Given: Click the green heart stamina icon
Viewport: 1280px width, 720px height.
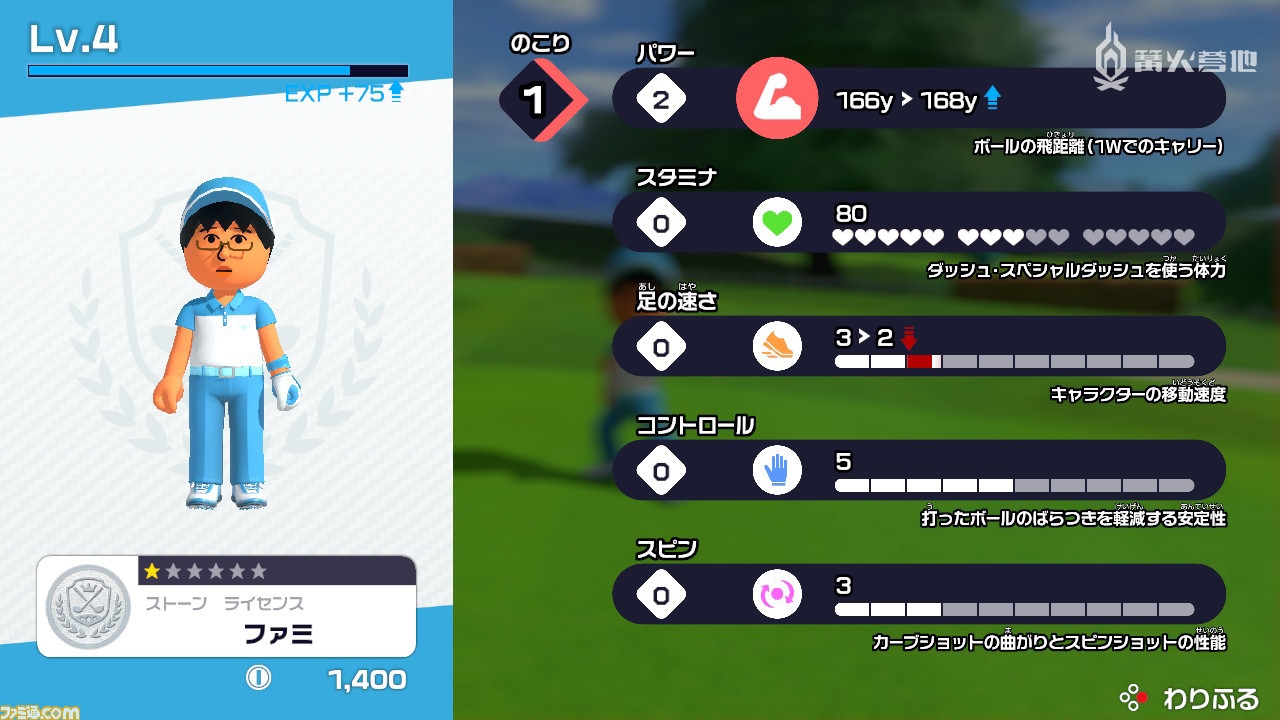Looking at the screenshot, I should click(777, 223).
